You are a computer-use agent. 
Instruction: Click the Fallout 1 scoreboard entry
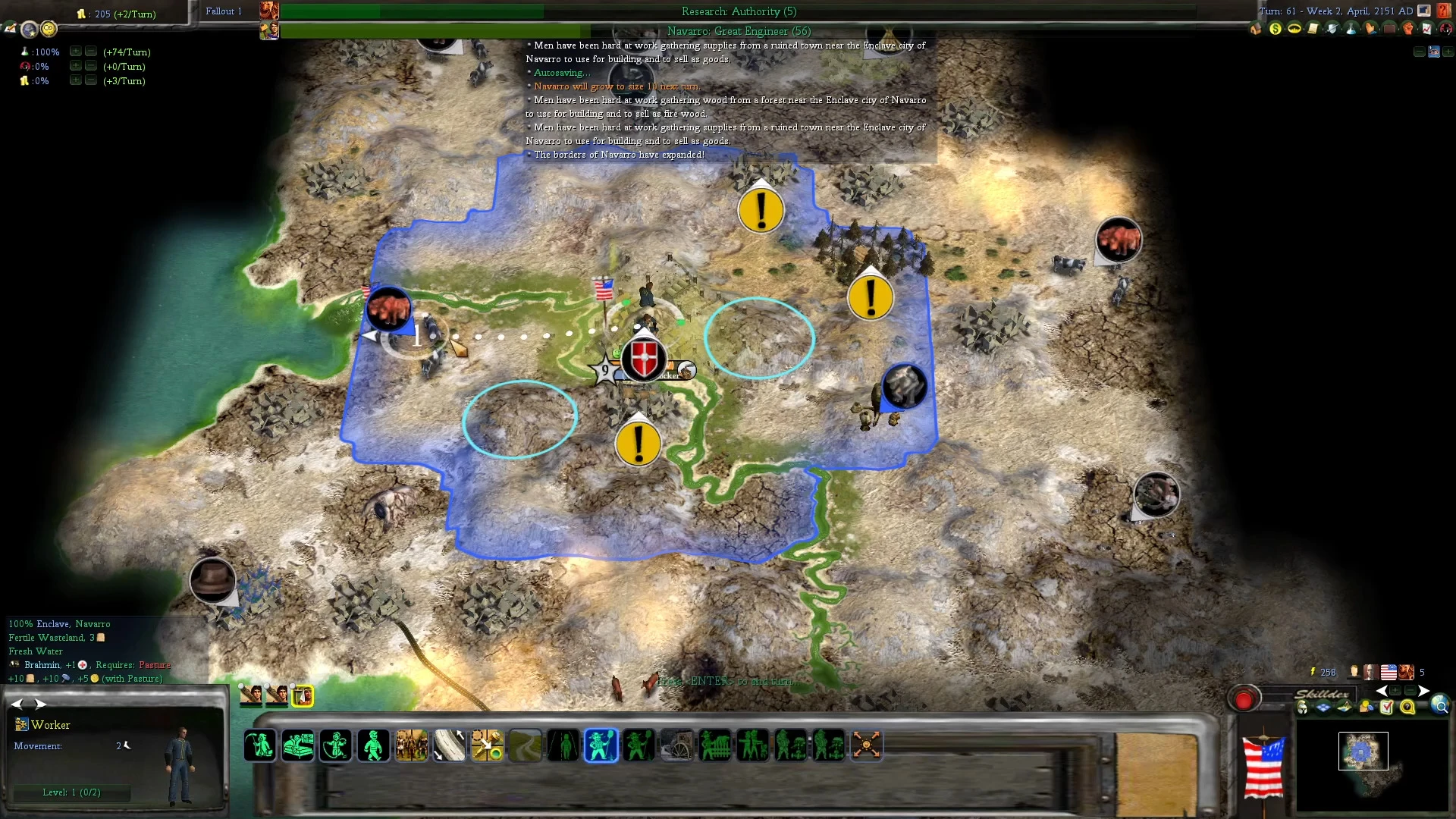click(224, 11)
